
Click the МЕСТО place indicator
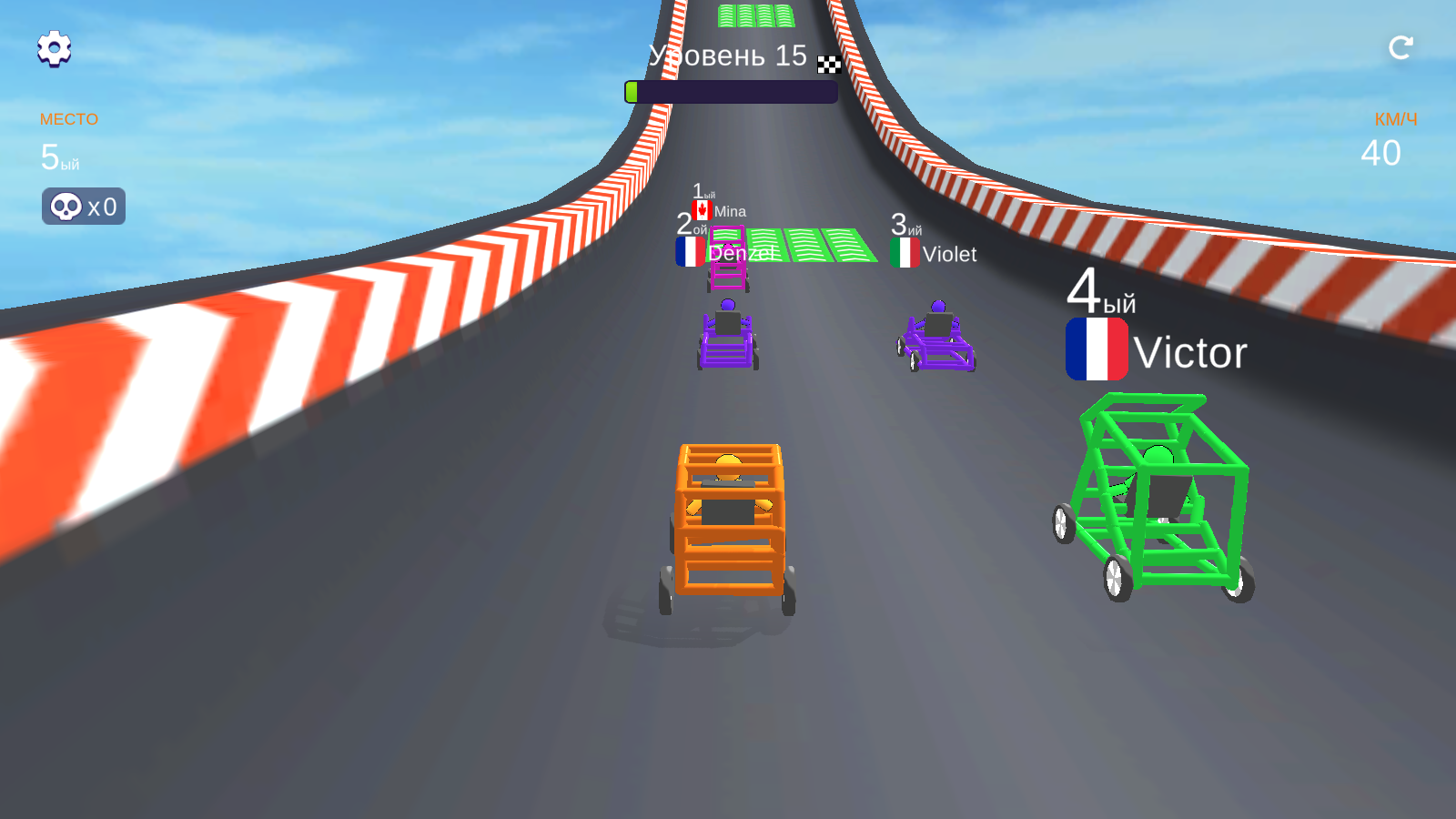click(69, 119)
